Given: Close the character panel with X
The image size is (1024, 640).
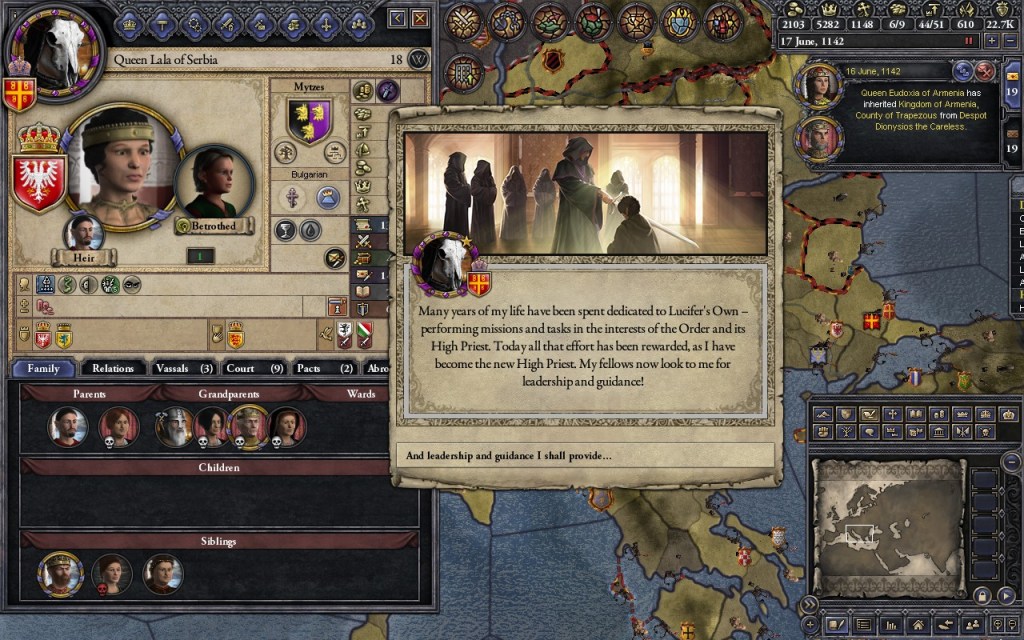Looking at the screenshot, I should (421, 18).
